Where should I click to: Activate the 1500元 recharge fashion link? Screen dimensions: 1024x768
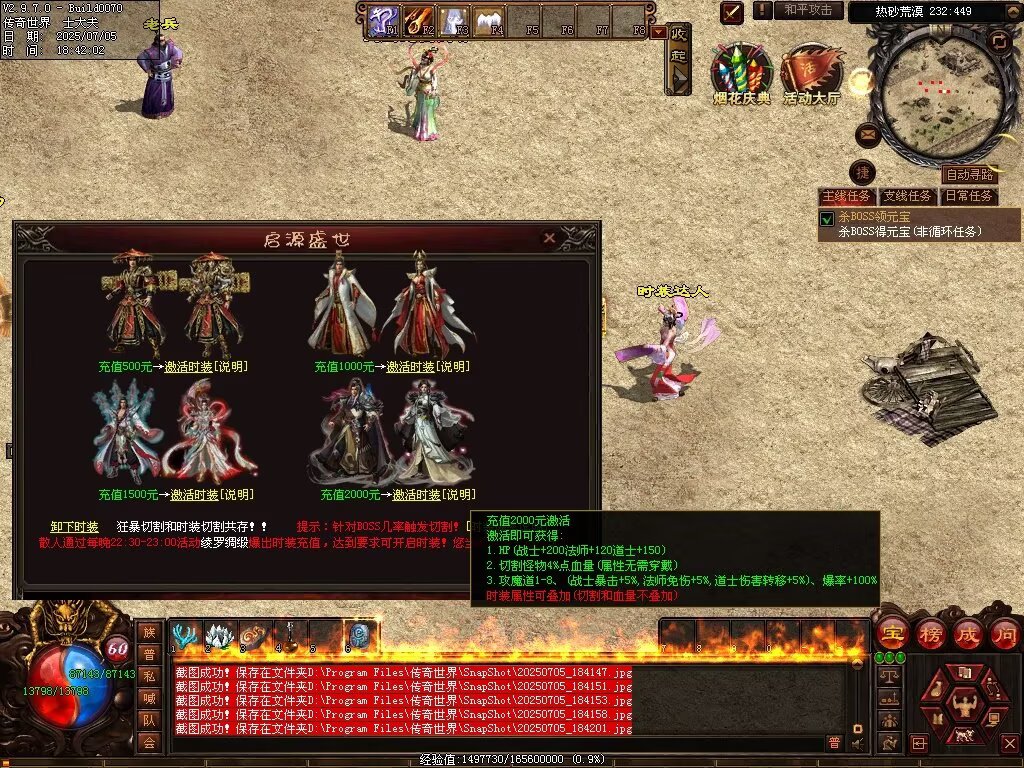coord(195,495)
